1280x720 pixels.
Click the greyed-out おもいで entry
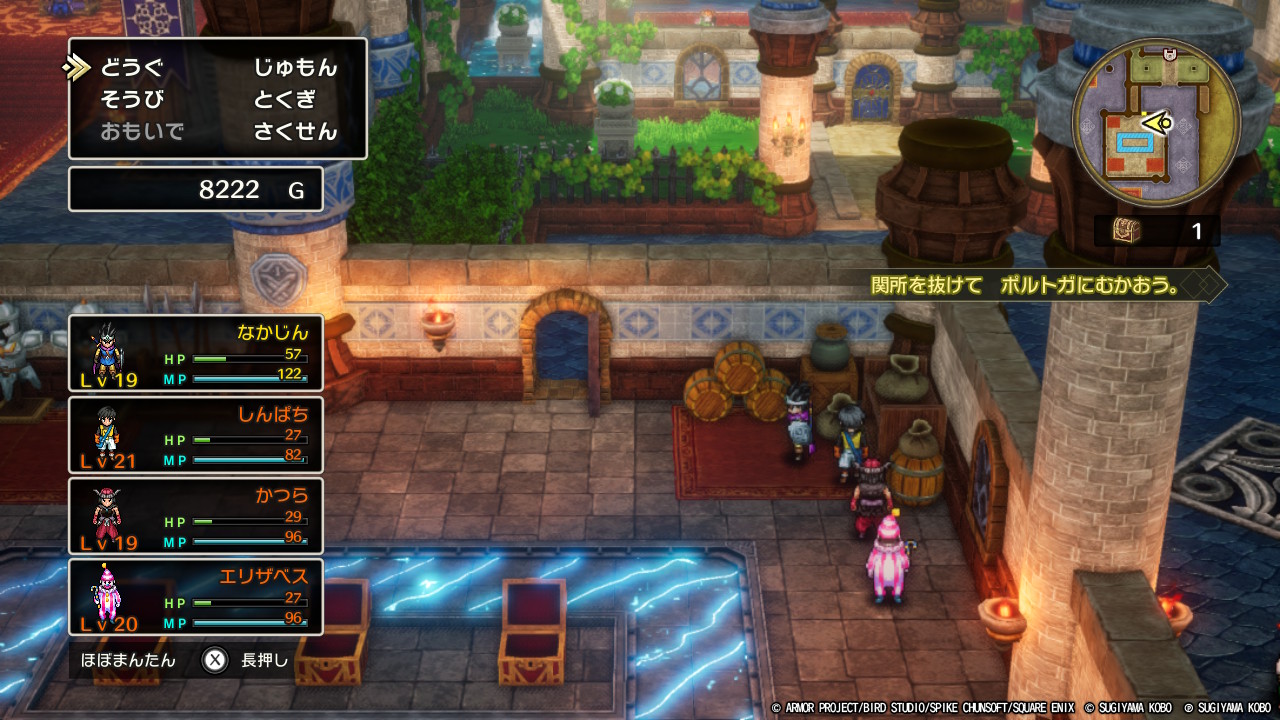[x=142, y=131]
